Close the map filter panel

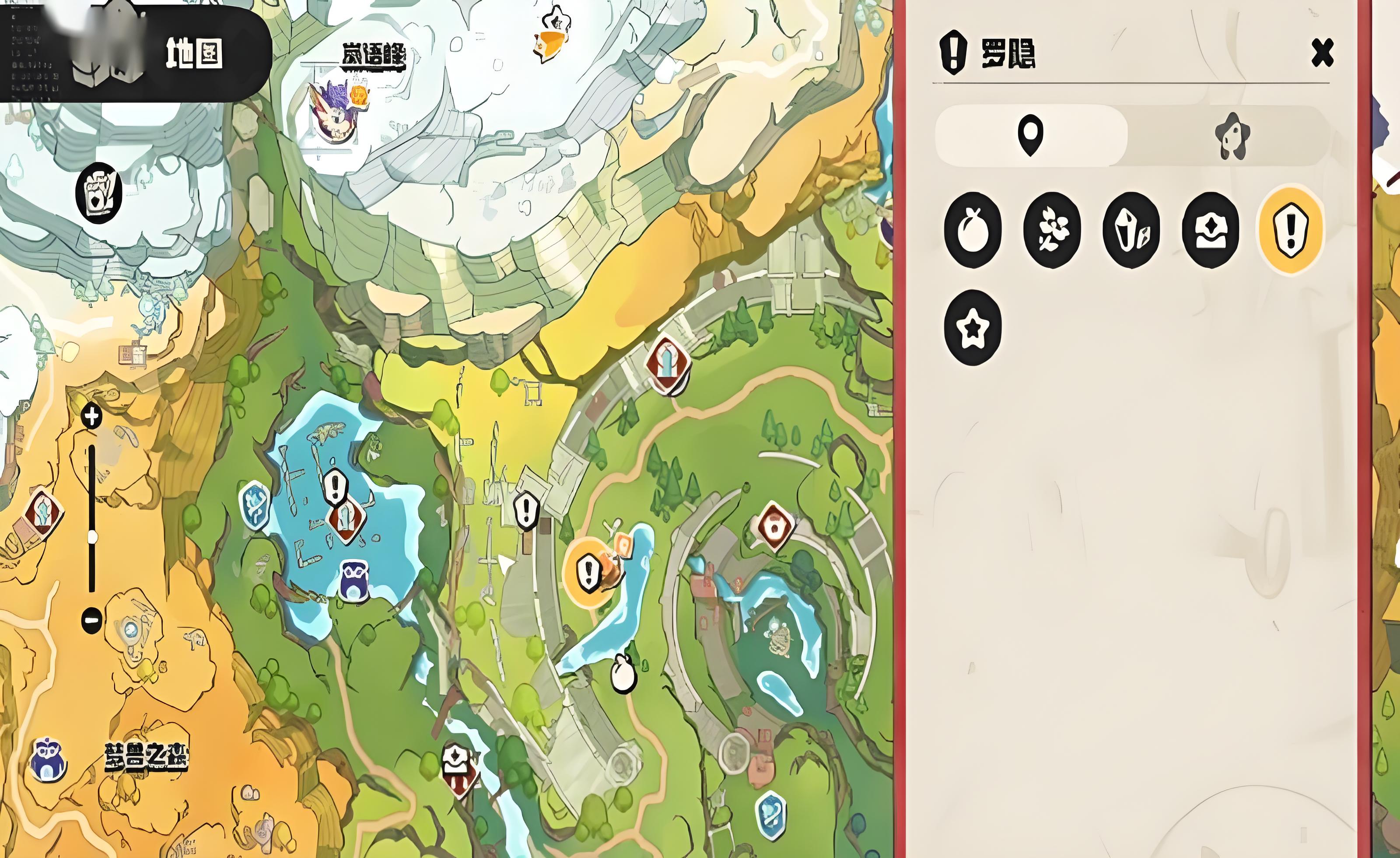pyautogui.click(x=1322, y=53)
